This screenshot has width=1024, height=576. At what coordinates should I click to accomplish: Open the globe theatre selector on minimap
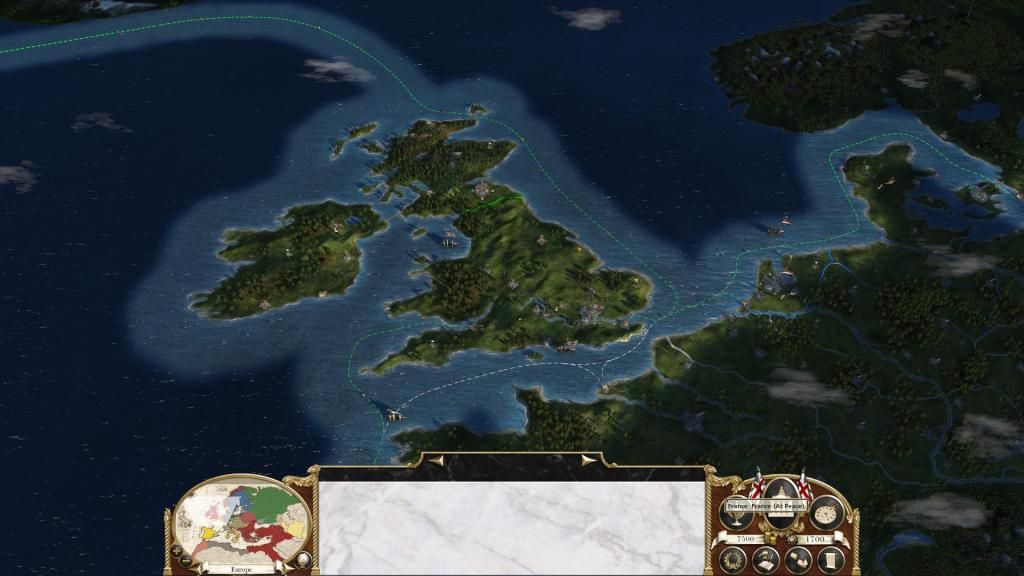[301, 559]
